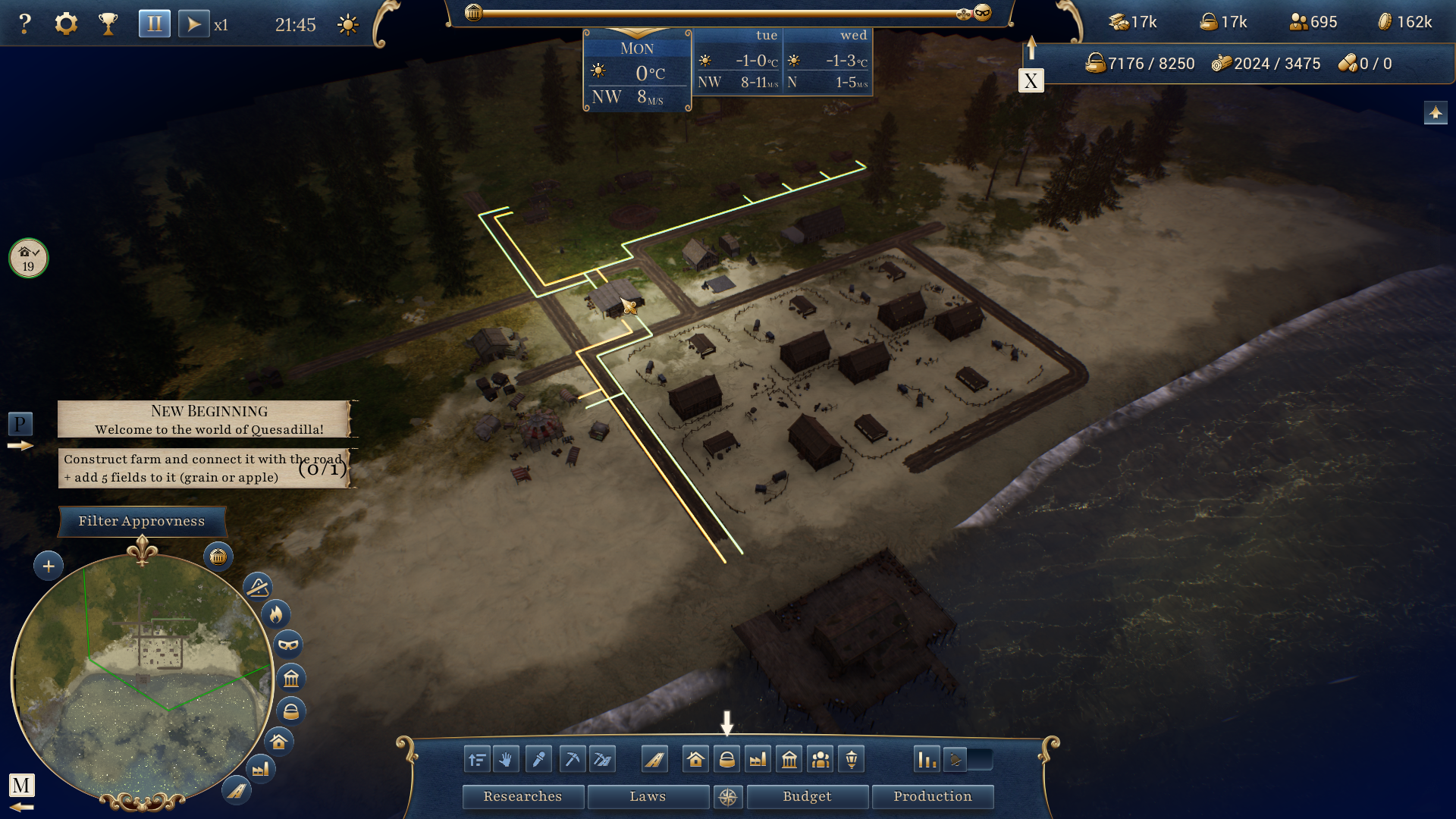Open the Researches panel
This screenshot has width=1456, height=819.
(x=522, y=796)
